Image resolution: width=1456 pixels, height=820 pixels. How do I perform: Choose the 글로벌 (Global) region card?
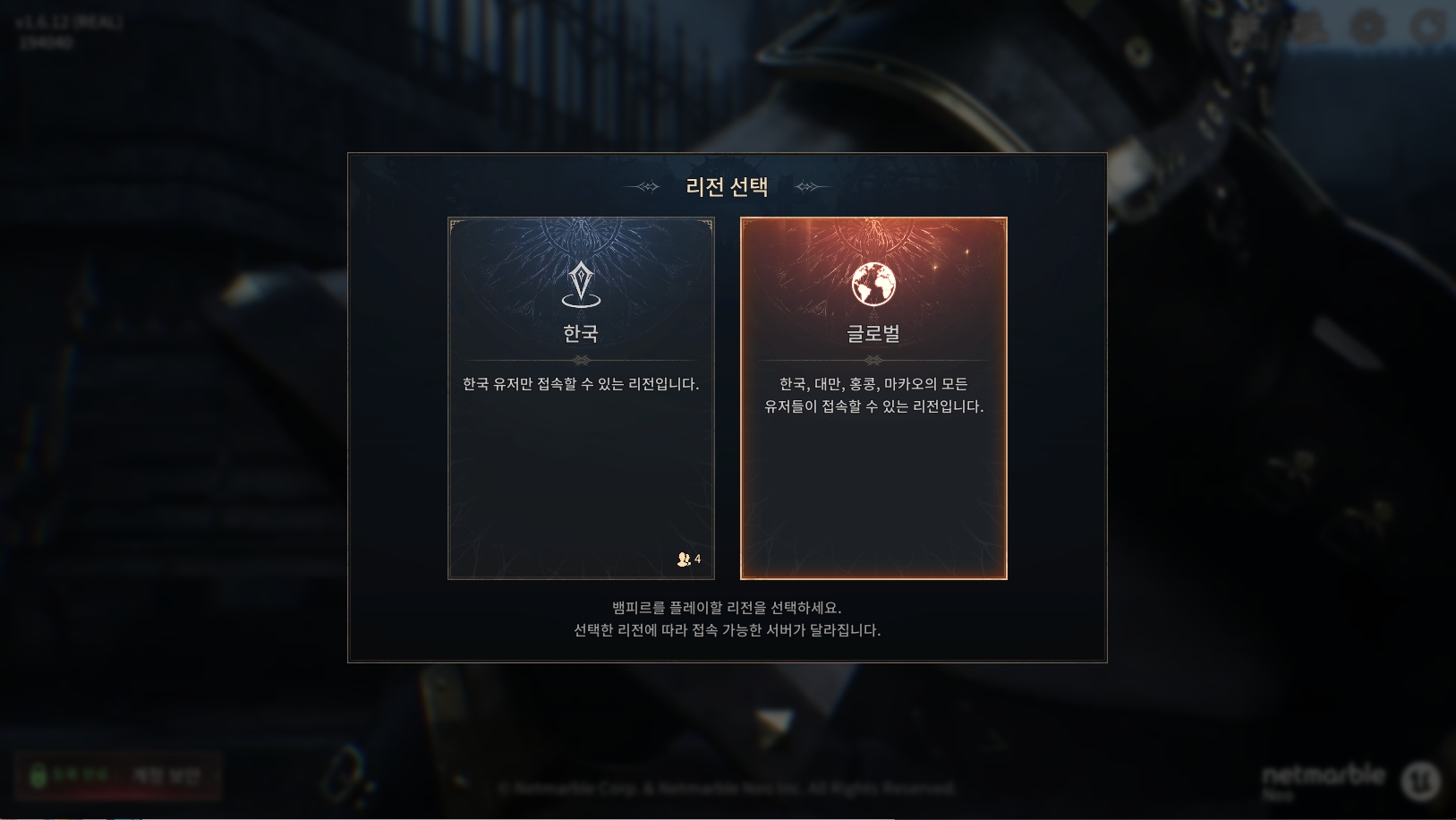[873, 398]
